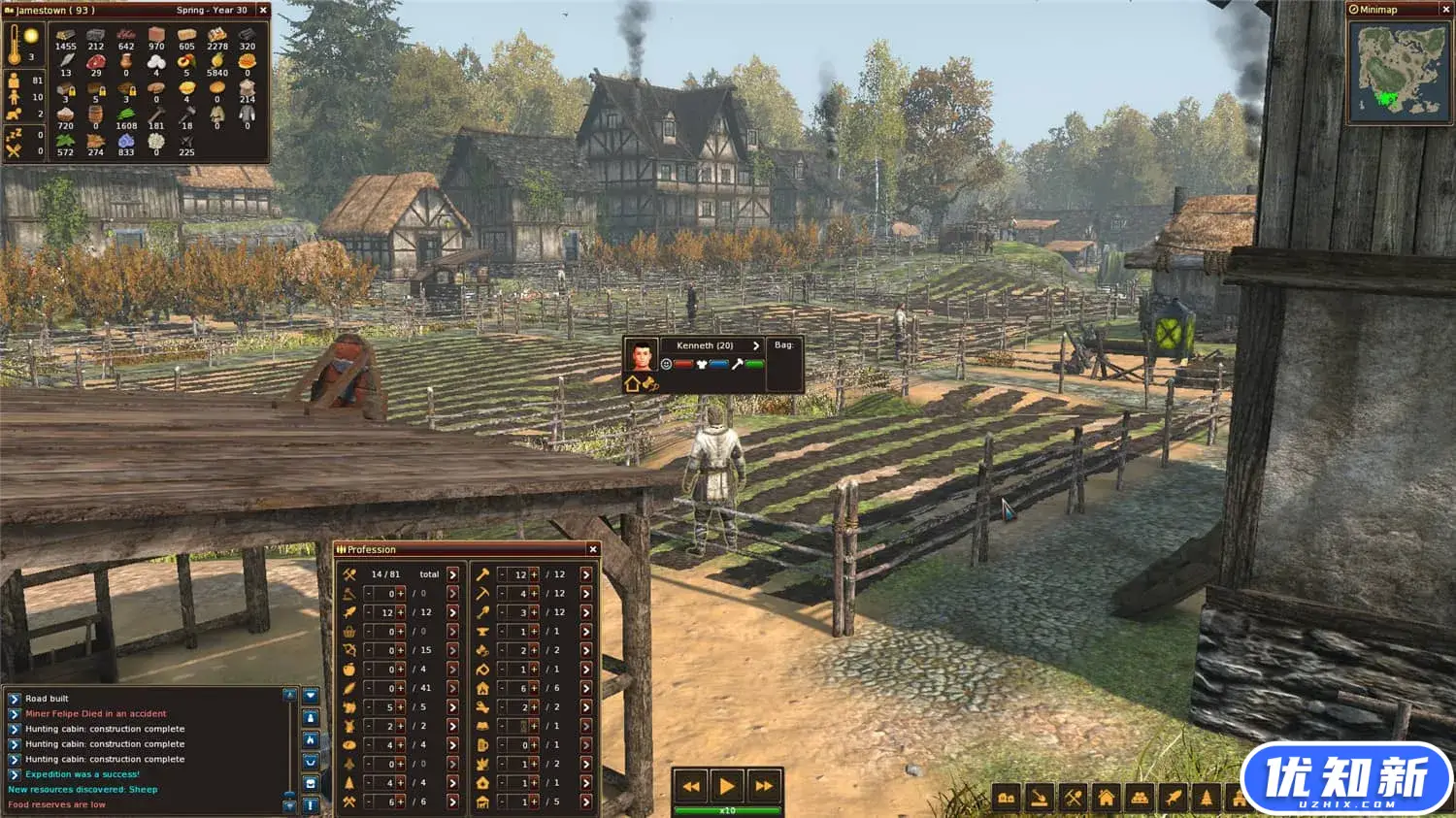Viewport: 1456px width, 818px height.
Task: Toggle the play button for game time
Action: coord(727,786)
